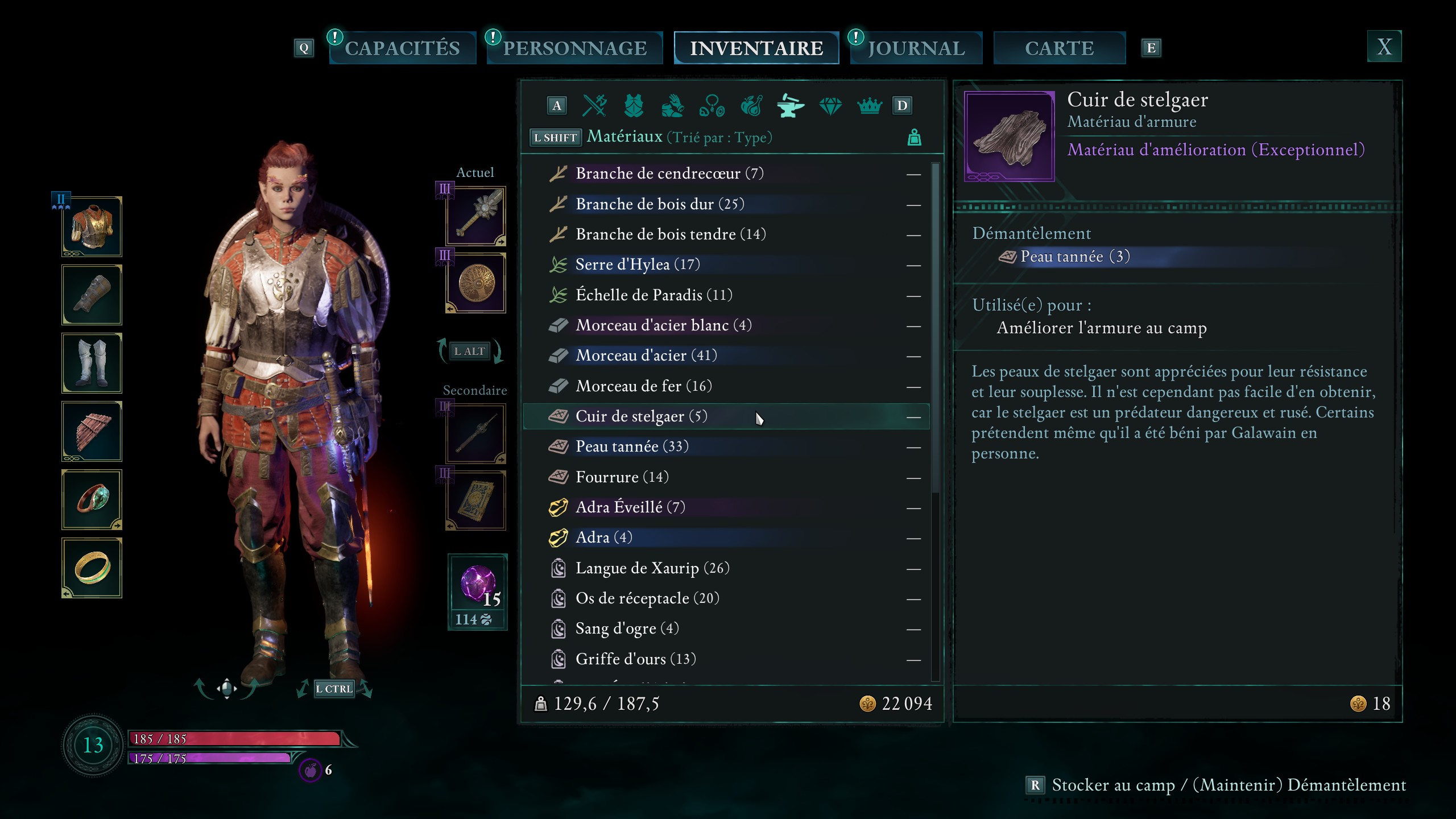Select Branche de cendrecœur in the list
The width and height of the screenshot is (1456, 819).
coord(669,173)
